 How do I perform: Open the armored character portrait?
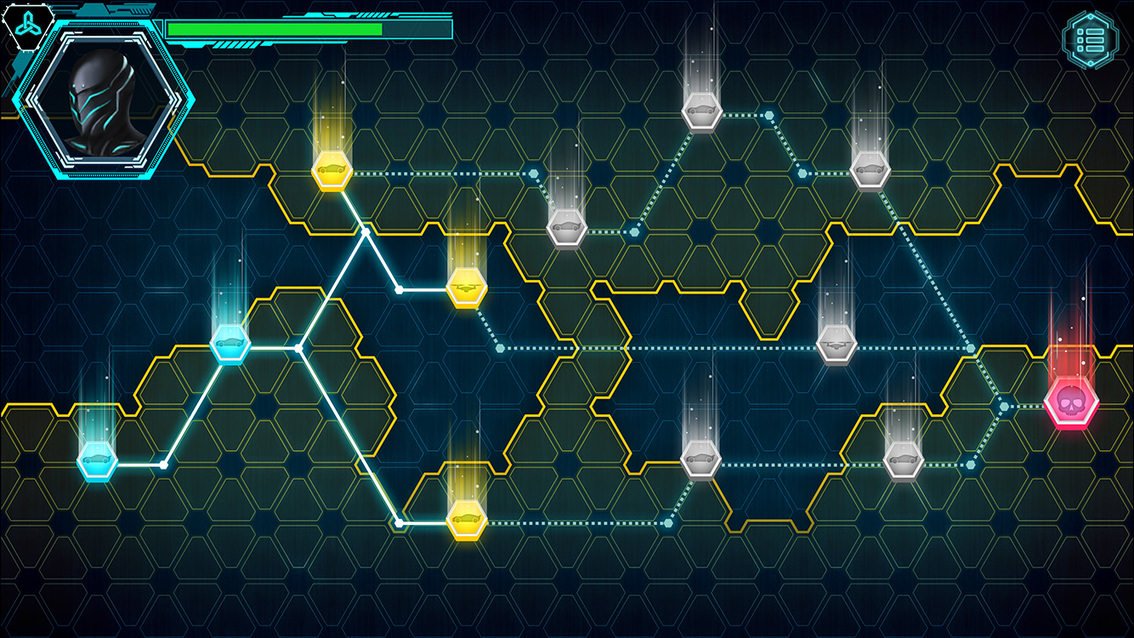coord(103,96)
